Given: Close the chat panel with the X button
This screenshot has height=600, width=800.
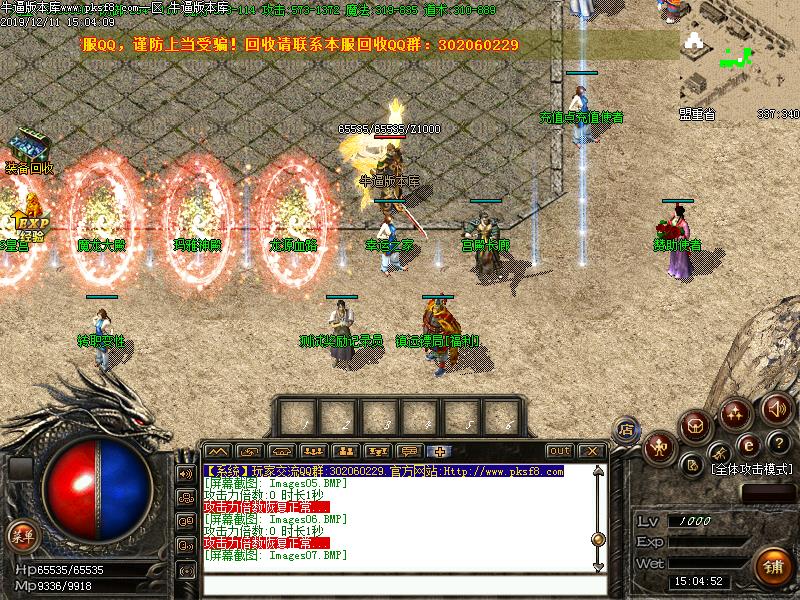Looking at the screenshot, I should point(591,451).
